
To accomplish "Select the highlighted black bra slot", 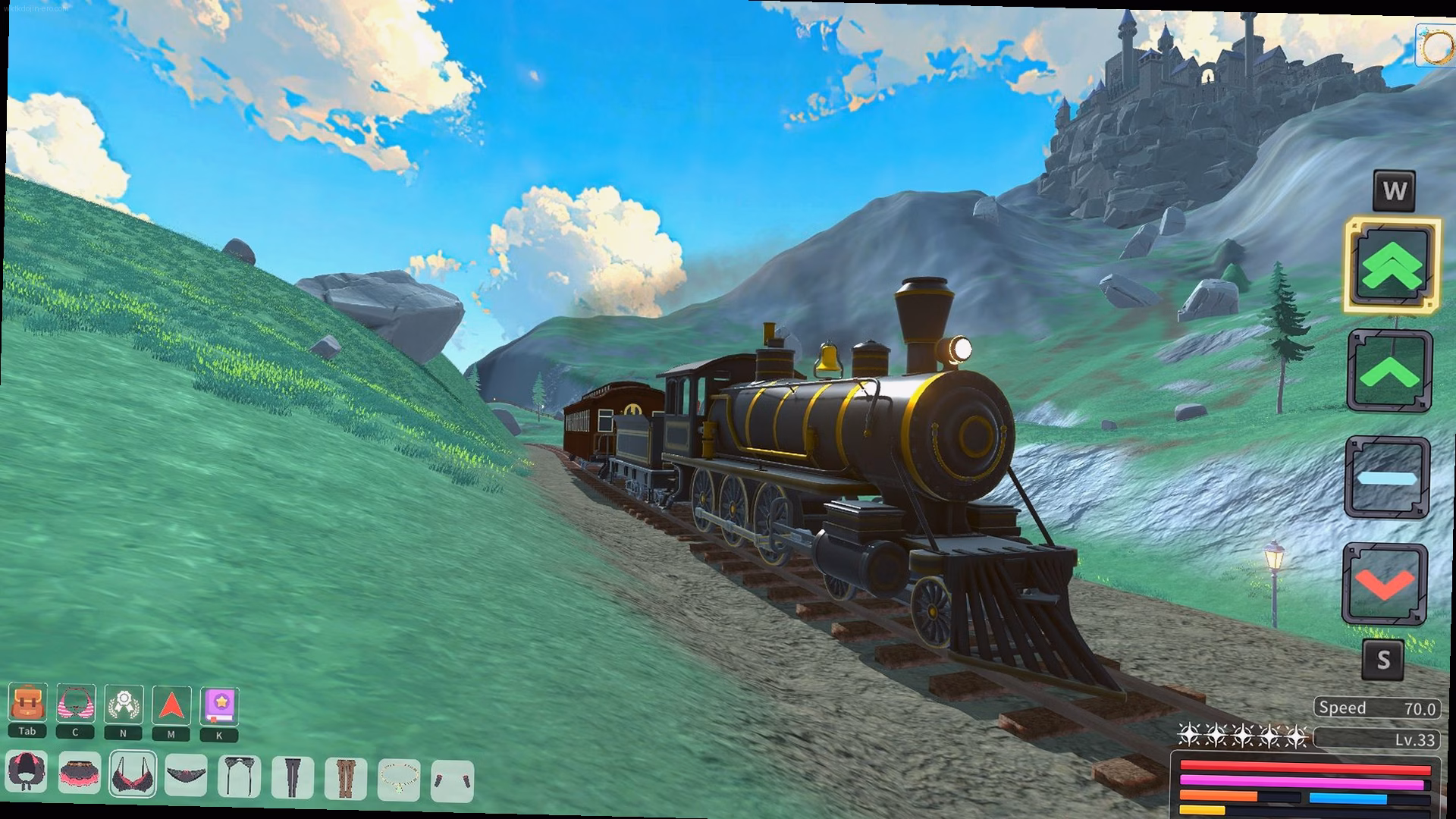I will [x=133, y=774].
